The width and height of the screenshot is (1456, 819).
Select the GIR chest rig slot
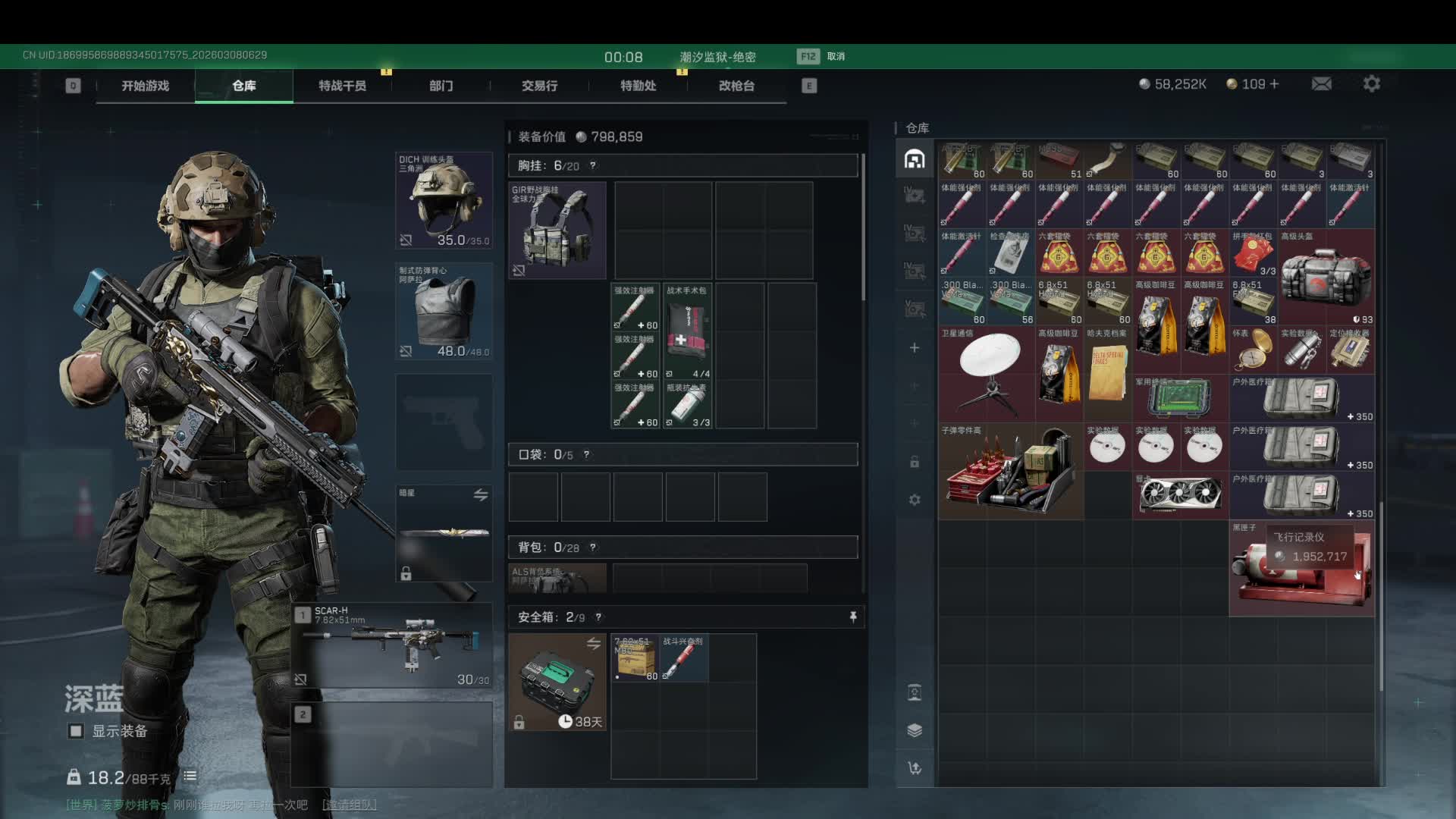[x=557, y=230]
